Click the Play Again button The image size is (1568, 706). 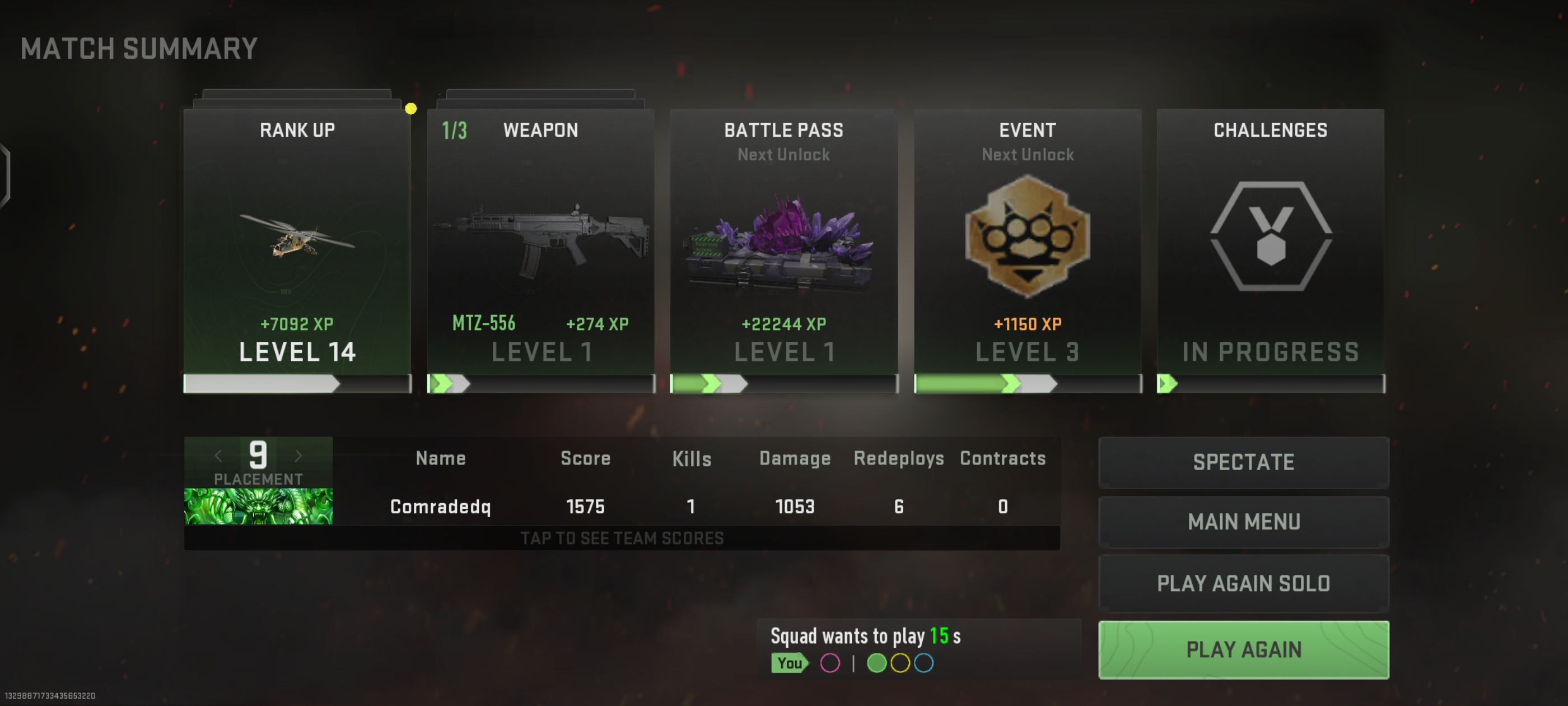[x=1243, y=649]
